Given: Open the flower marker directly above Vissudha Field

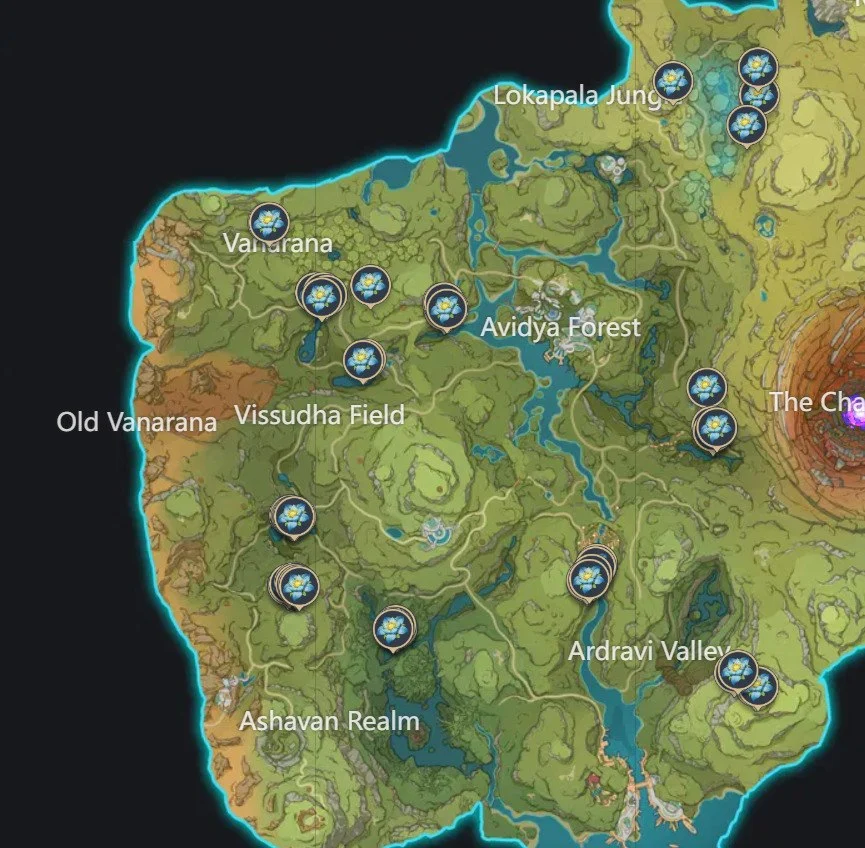Looking at the screenshot, I should point(363,359).
